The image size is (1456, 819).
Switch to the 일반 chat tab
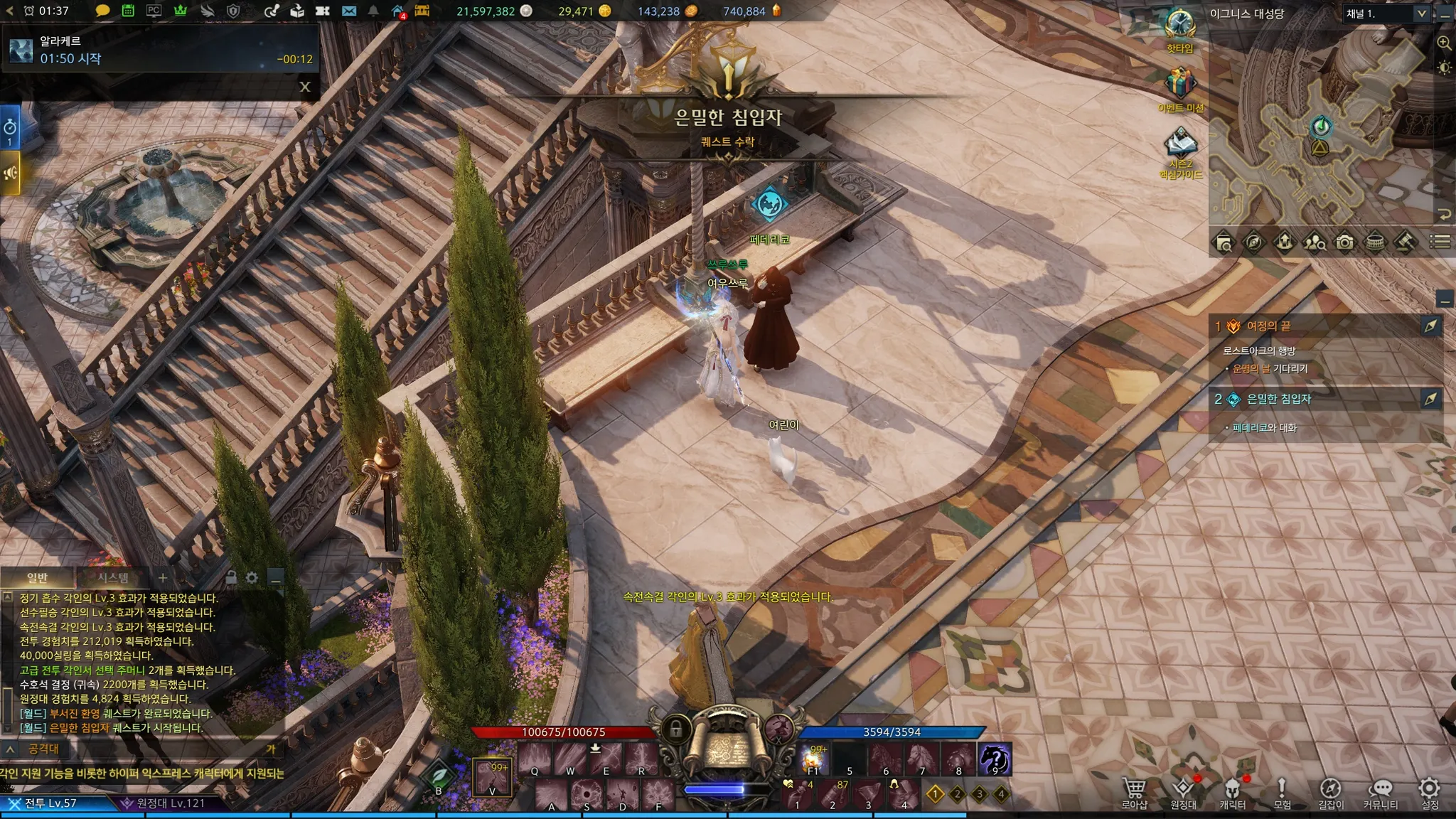(37, 578)
